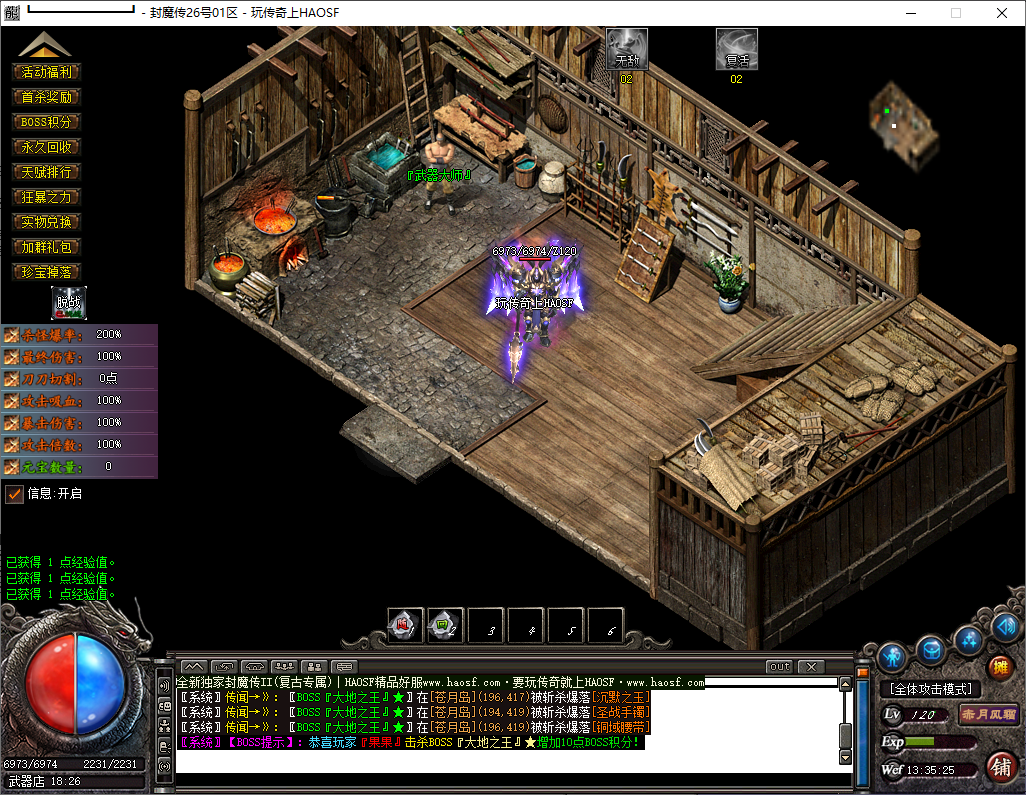Open the 首杀奖励 first-kill rewards
This screenshot has height=795, width=1026.
coord(46,97)
